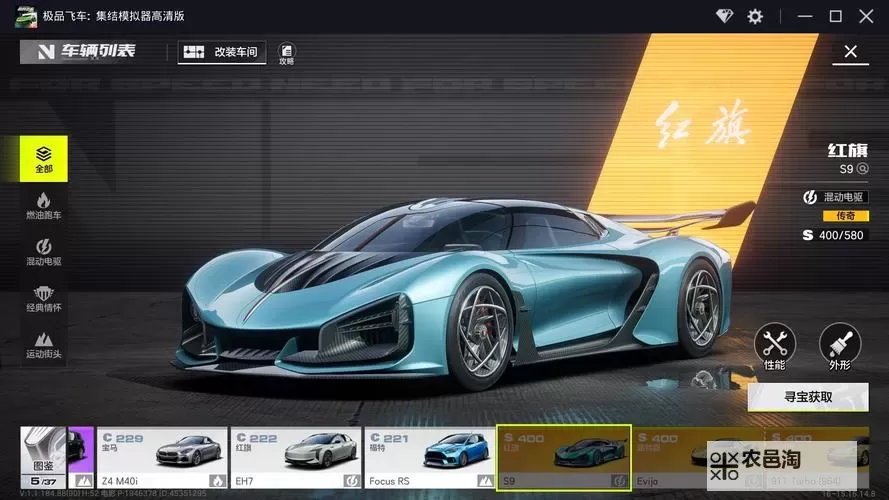Open the 攻略 guide icon
Viewport: 889px width, 500px height.
[287, 53]
